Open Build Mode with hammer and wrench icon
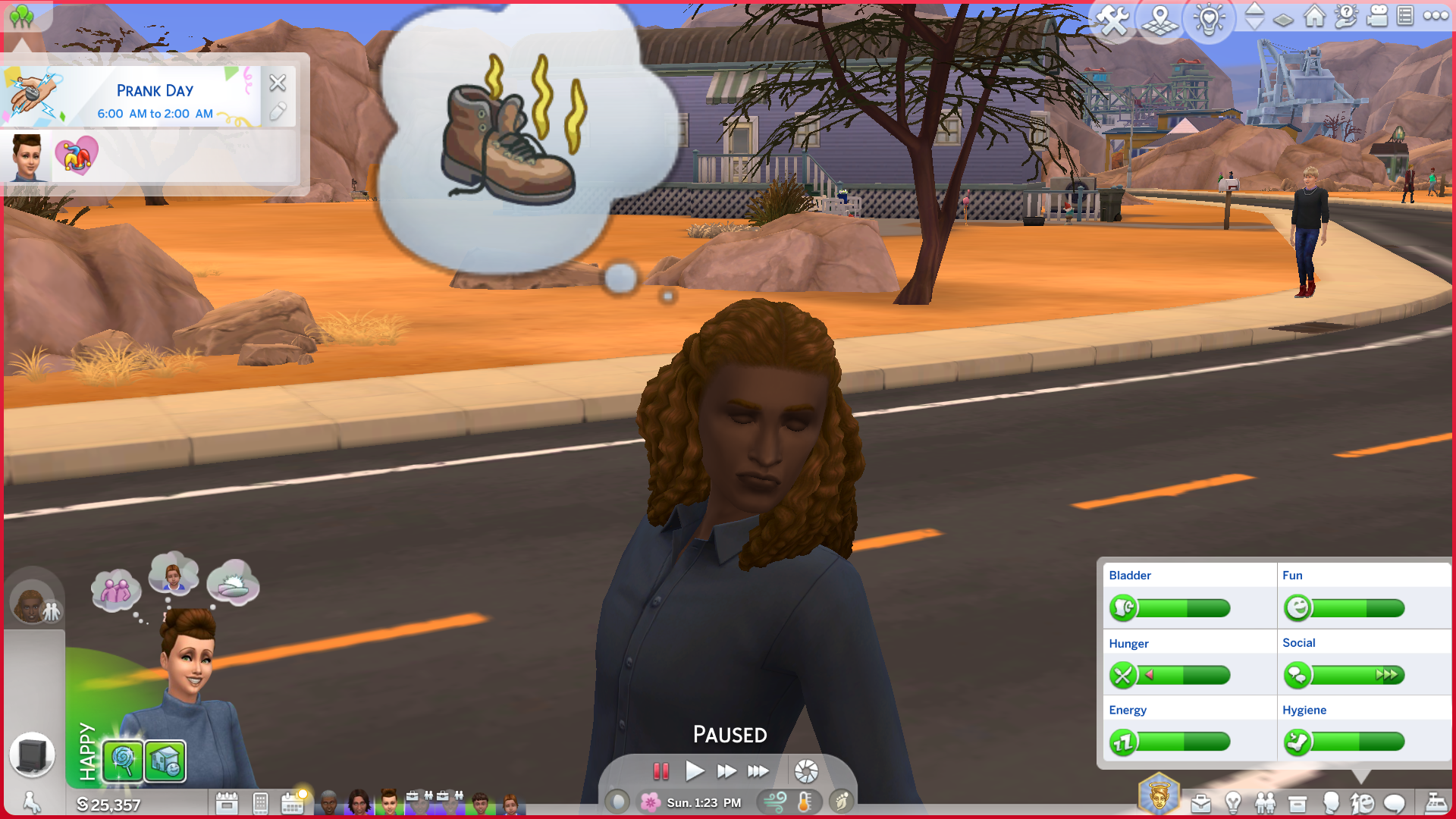Viewport: 1456px width, 819px height. coord(1112,19)
